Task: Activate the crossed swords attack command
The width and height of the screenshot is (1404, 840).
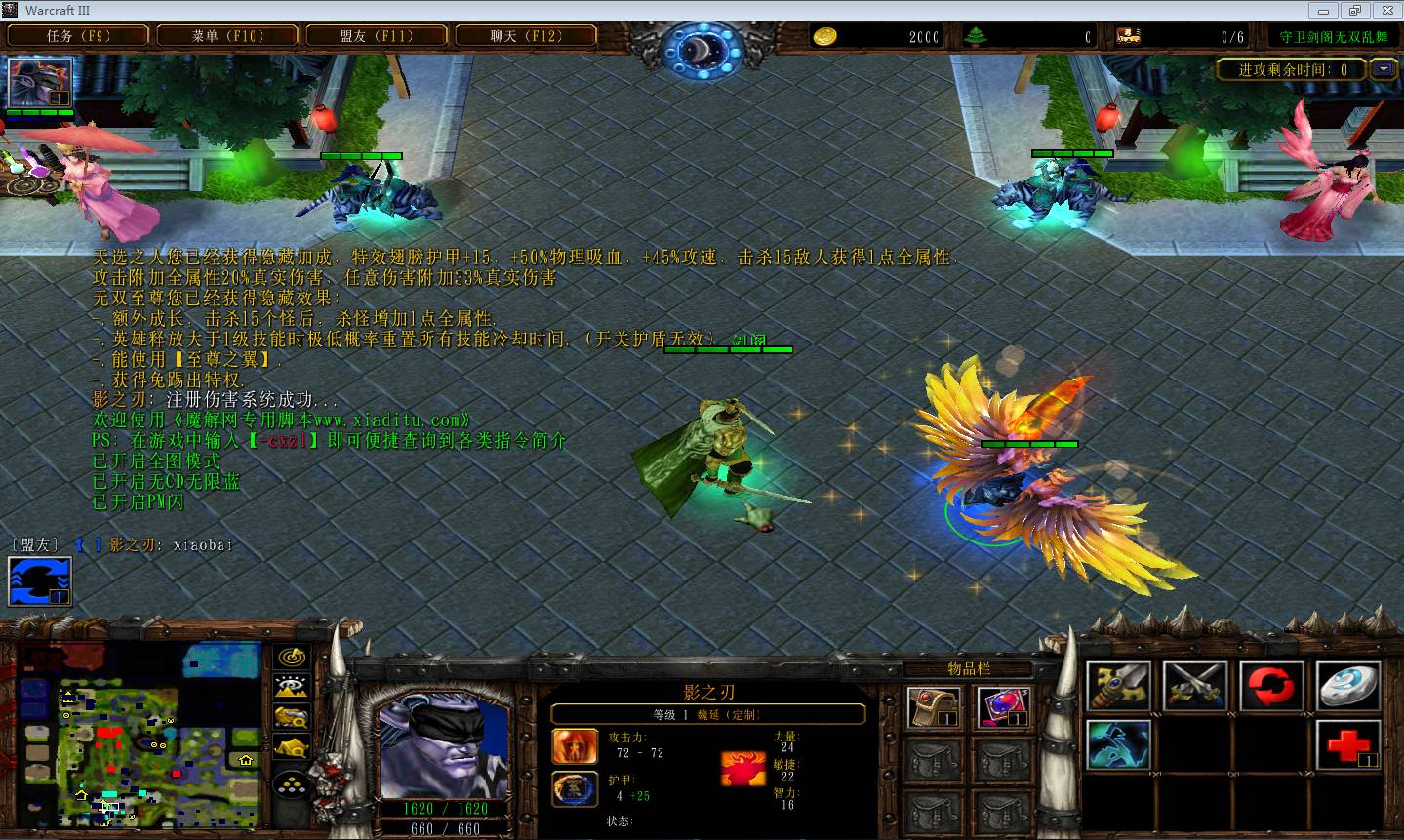Action: [x=1195, y=687]
